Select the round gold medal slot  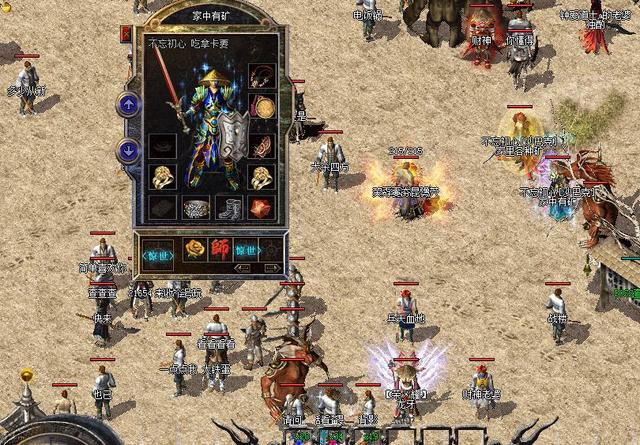(x=263, y=106)
